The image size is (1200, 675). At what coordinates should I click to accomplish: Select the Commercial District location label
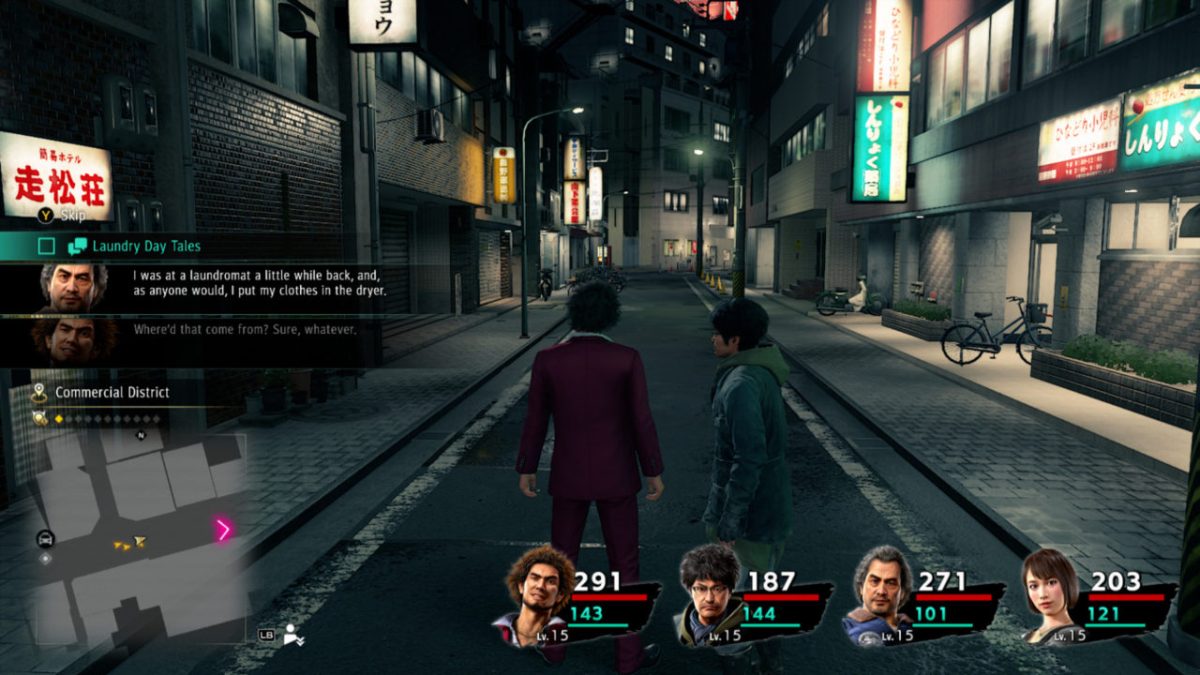(x=112, y=392)
